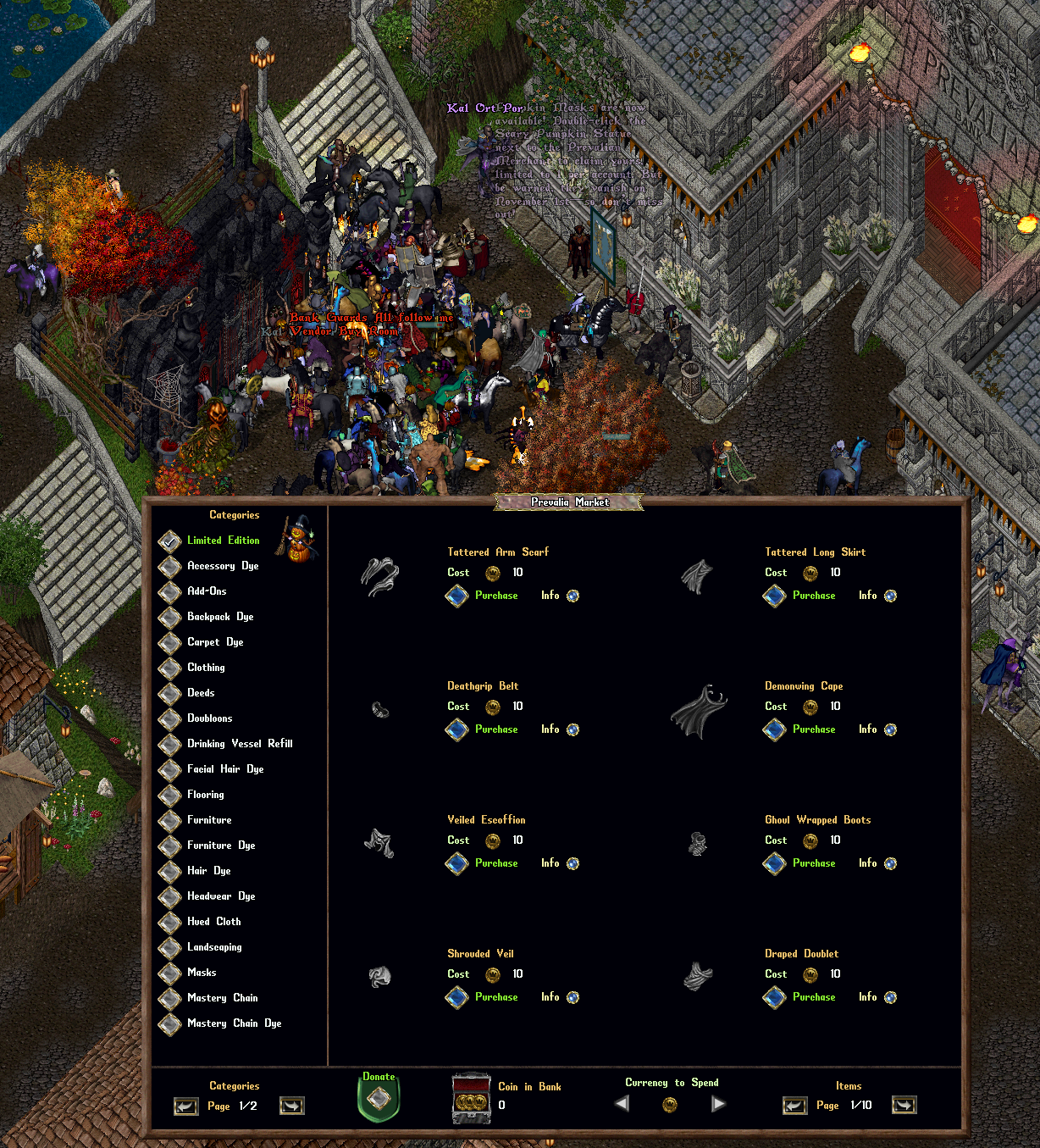Screen dimensions: 1040x1148
Task: View info for Deathgrip Belt
Action: (573, 729)
